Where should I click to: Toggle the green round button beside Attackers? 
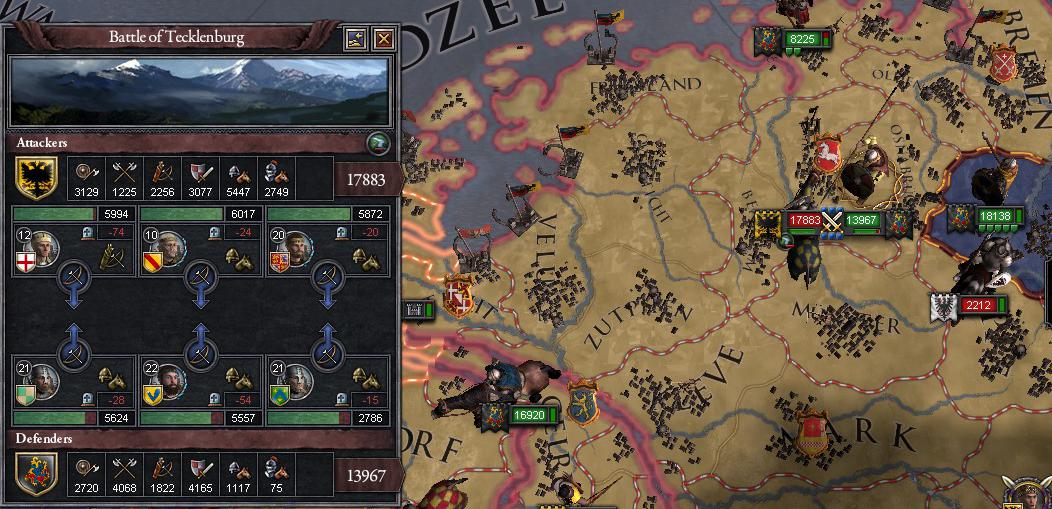[x=376, y=142]
